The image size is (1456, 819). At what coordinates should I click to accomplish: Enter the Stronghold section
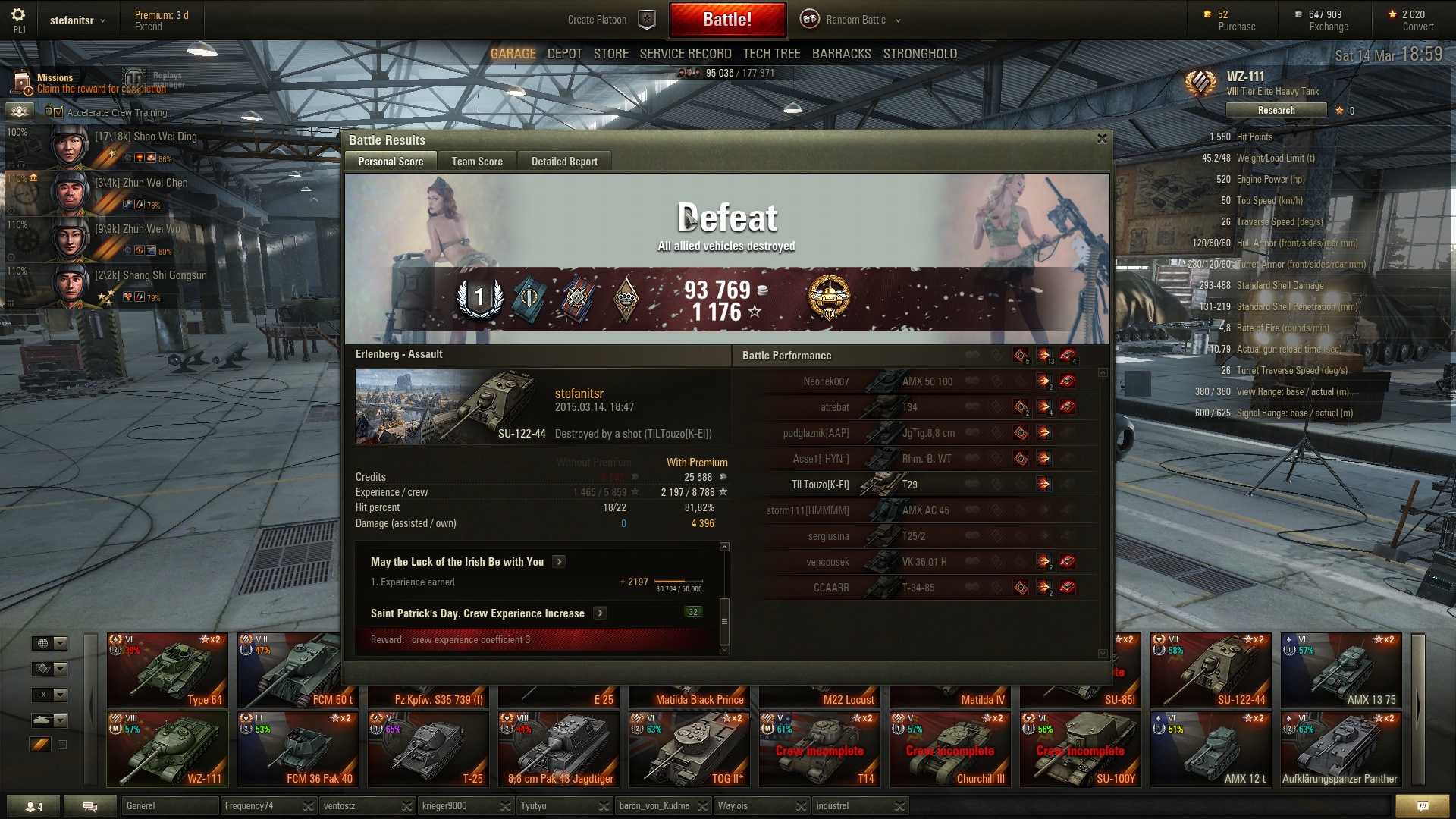point(919,54)
